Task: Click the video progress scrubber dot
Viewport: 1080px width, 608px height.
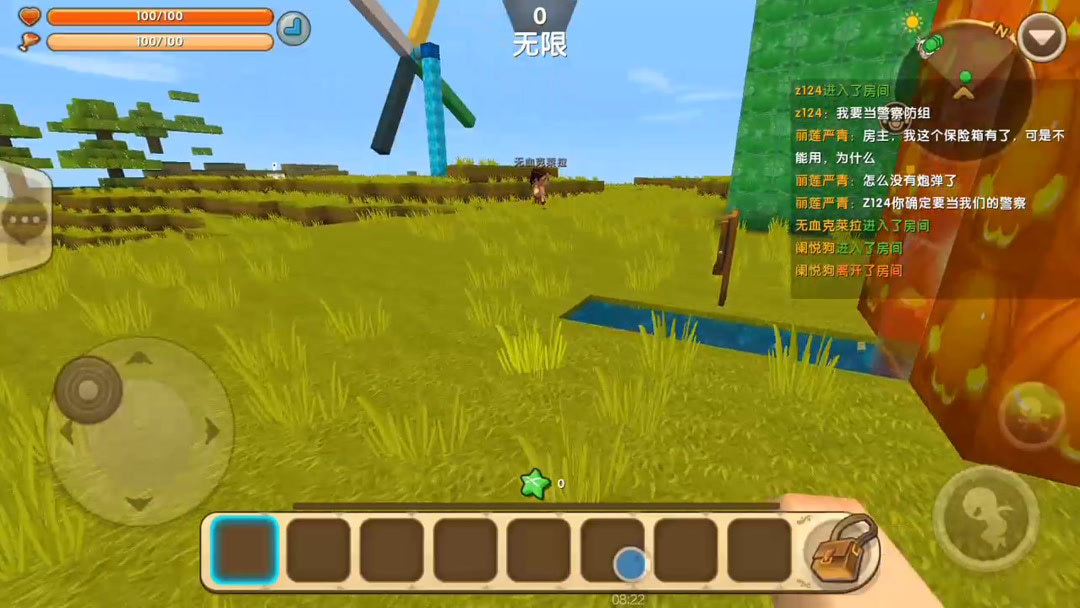Action: coord(630,564)
